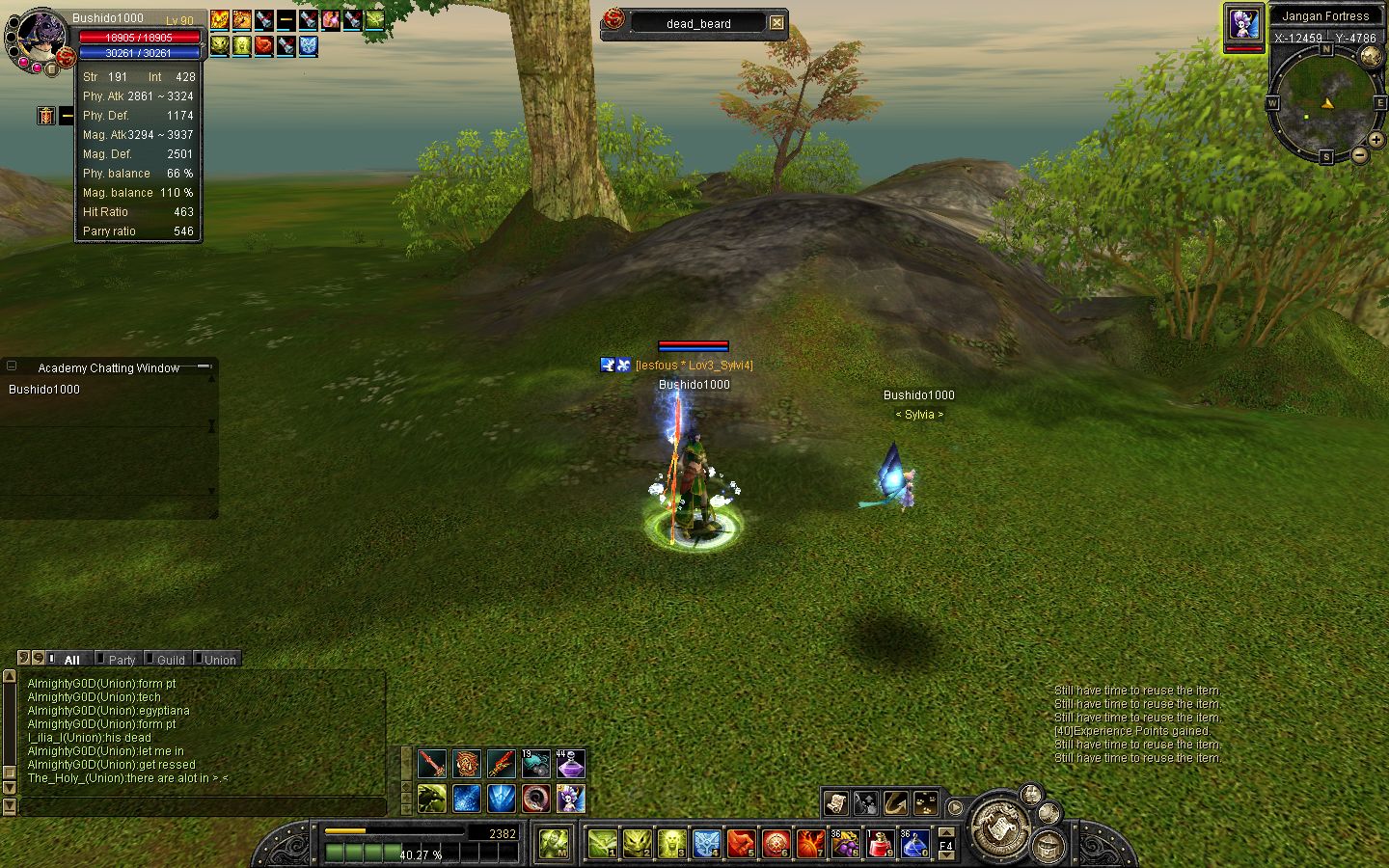This screenshot has height=868, width=1389.
Task: Switch to the Guild chat tab
Action: (170, 660)
